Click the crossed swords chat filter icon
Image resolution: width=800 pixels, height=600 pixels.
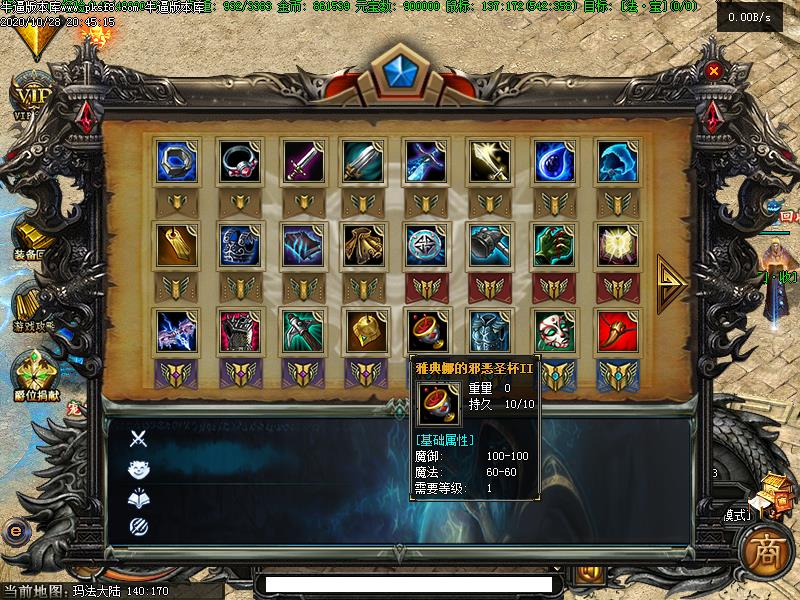[139, 438]
